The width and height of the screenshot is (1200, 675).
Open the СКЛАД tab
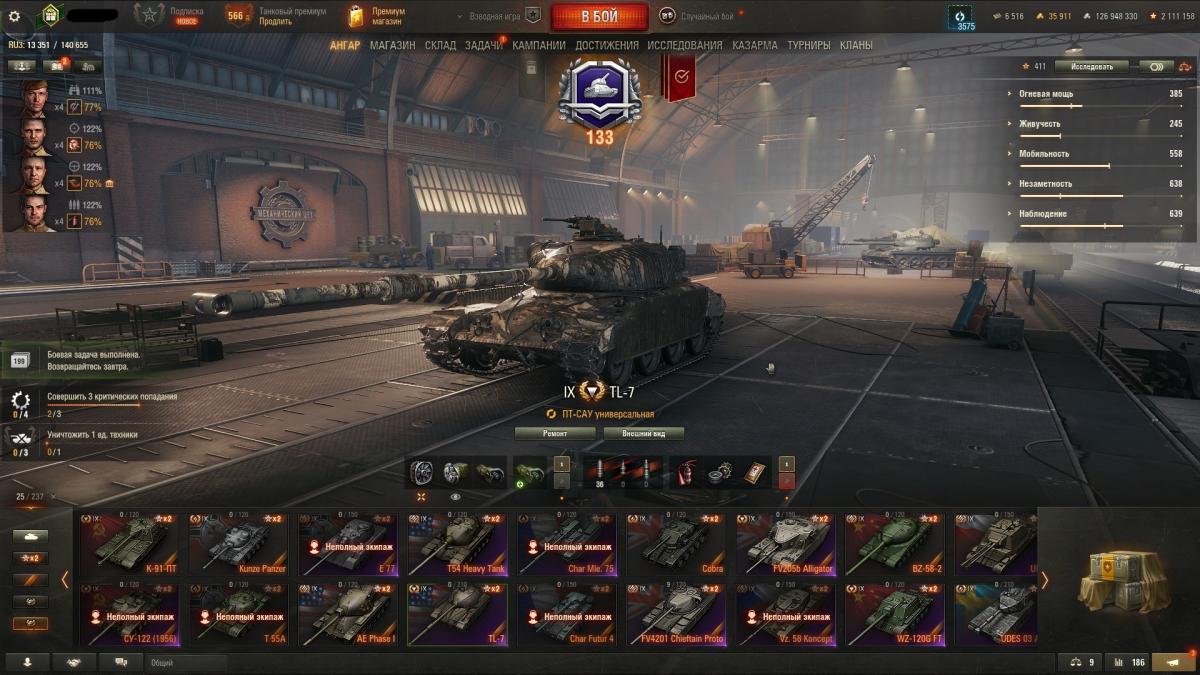click(x=440, y=45)
